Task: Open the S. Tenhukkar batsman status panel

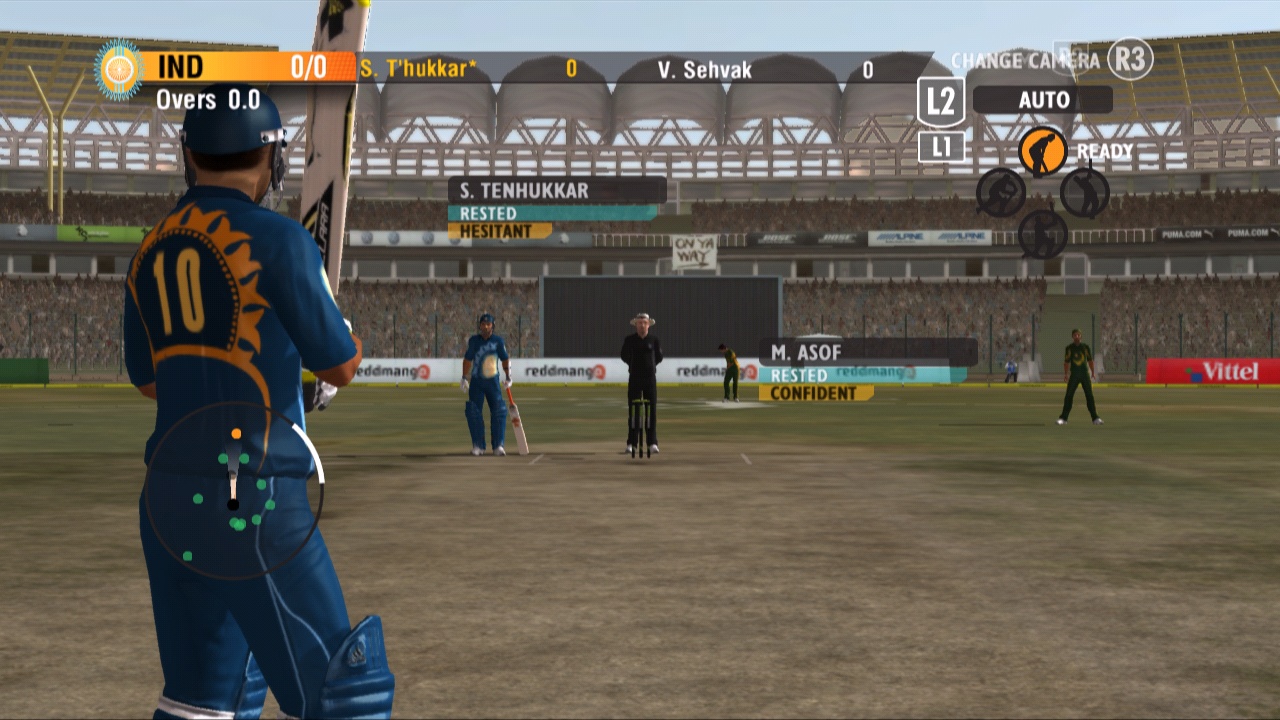Action: pos(556,190)
